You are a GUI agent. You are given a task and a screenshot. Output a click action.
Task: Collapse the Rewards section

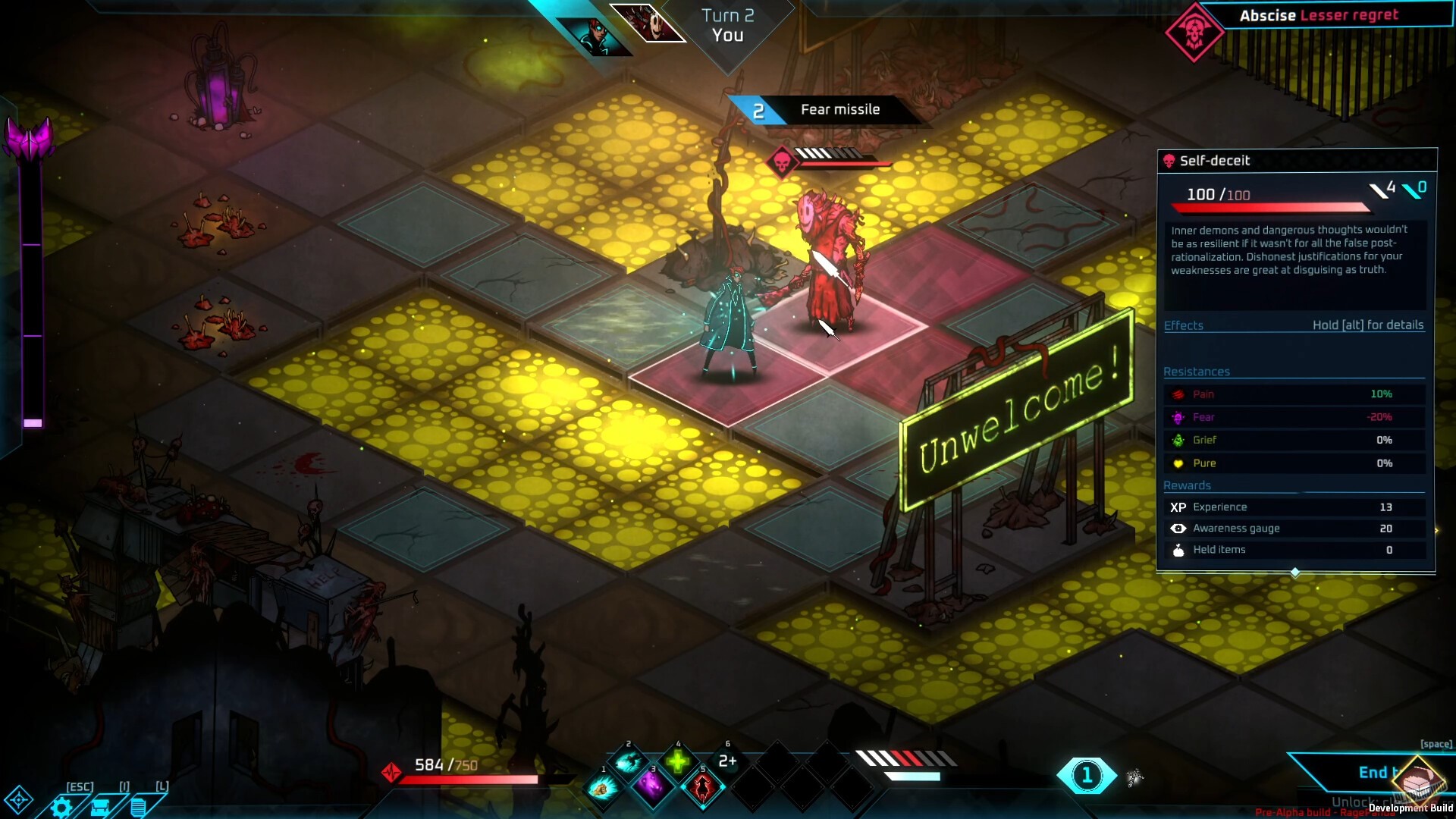[1188, 485]
